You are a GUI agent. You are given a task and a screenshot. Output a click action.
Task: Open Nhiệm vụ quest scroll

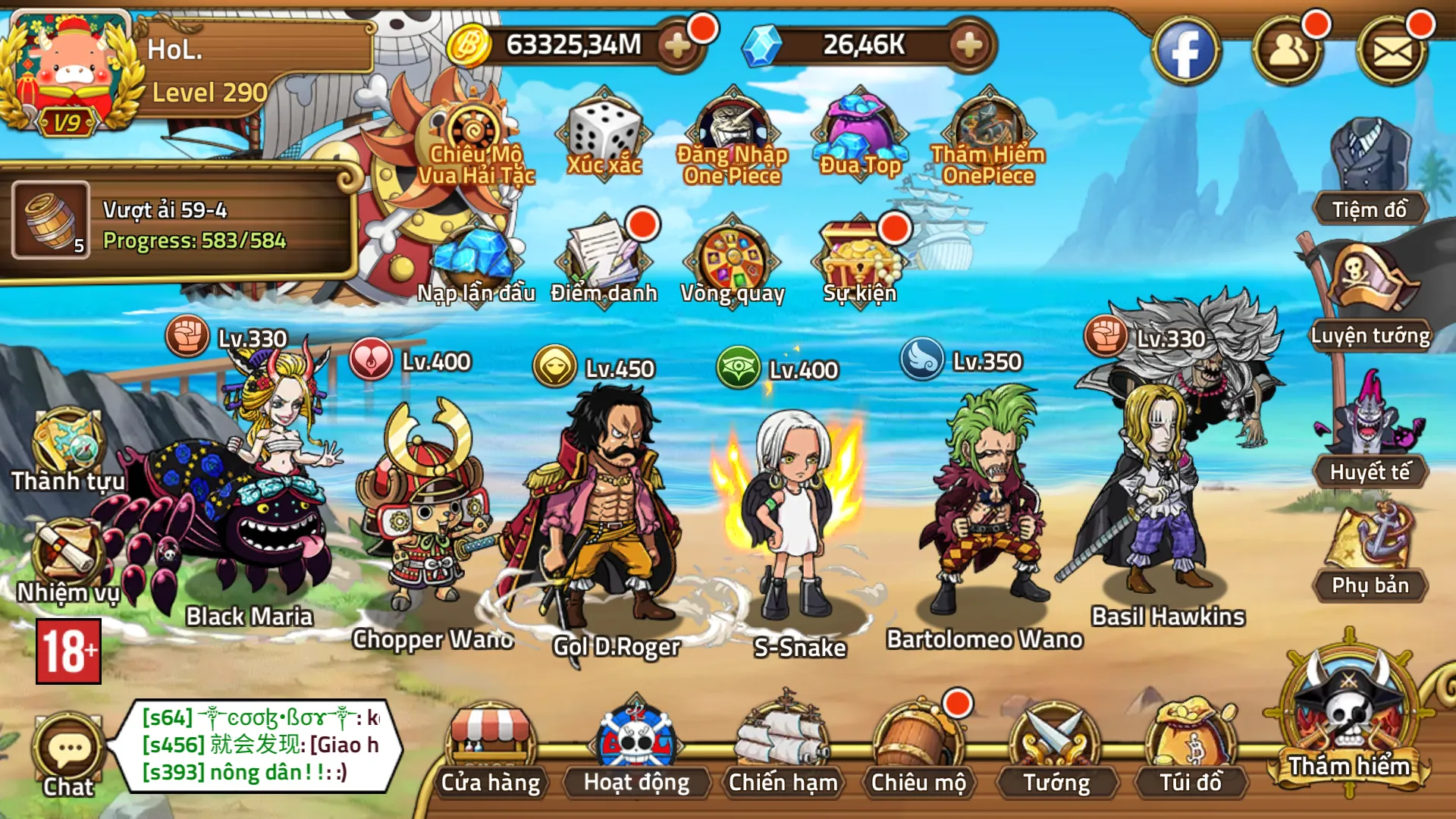click(x=68, y=561)
